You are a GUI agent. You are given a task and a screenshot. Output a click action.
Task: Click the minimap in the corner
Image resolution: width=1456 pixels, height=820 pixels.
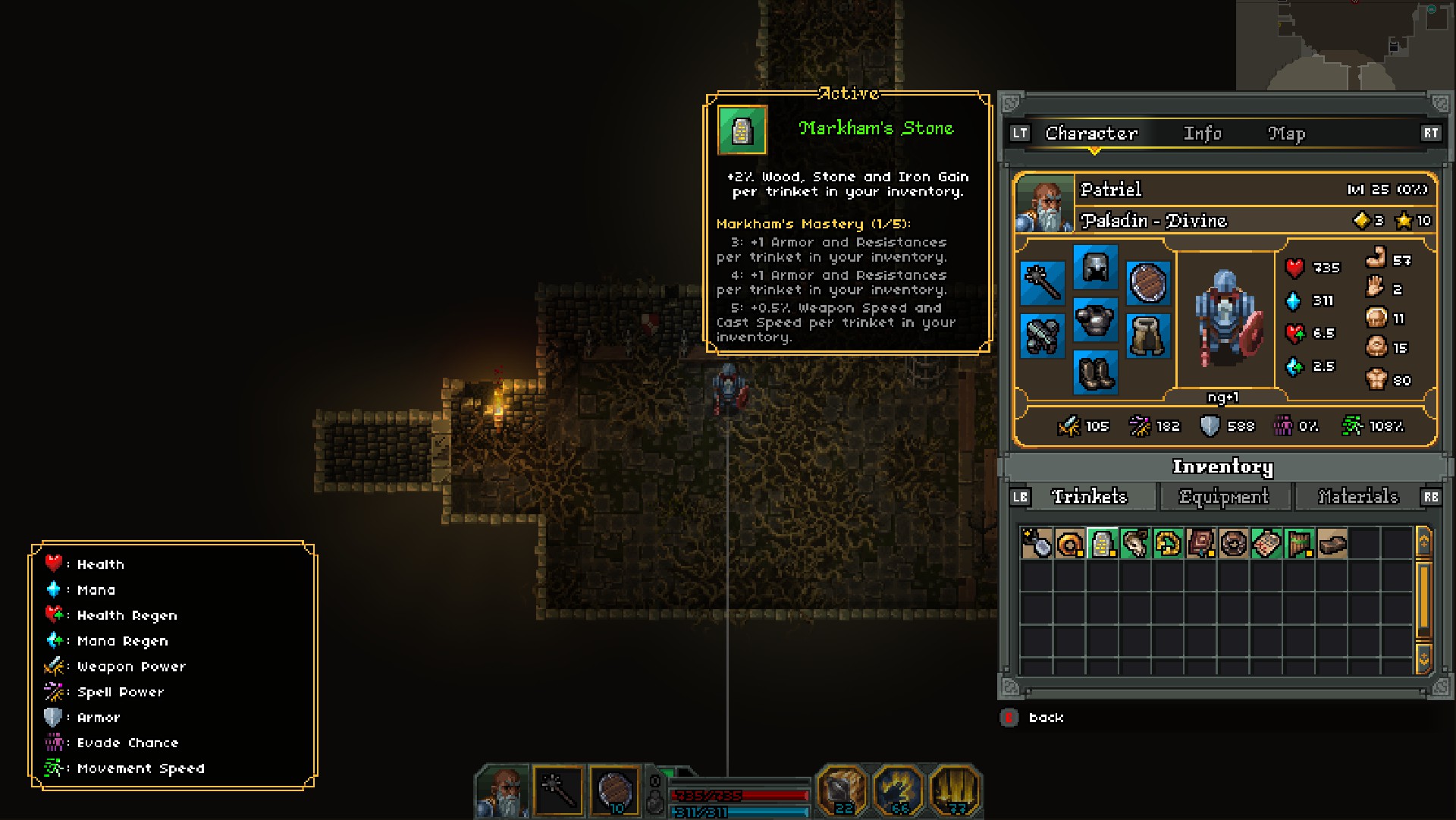pos(1345,46)
